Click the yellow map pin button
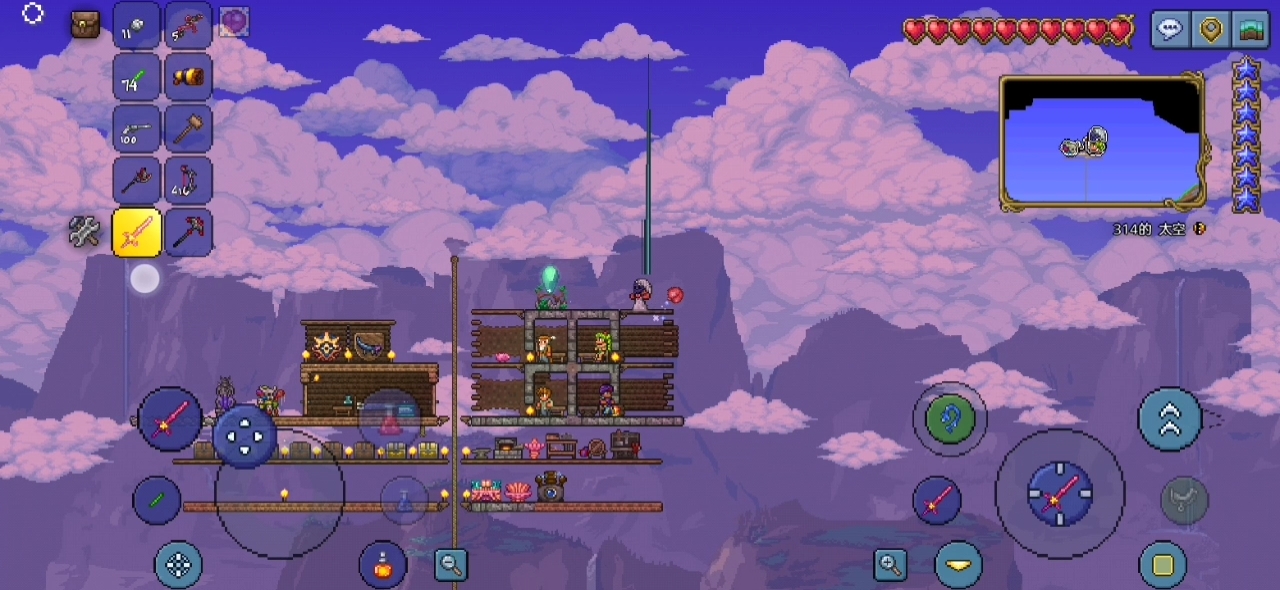 coord(1211,29)
